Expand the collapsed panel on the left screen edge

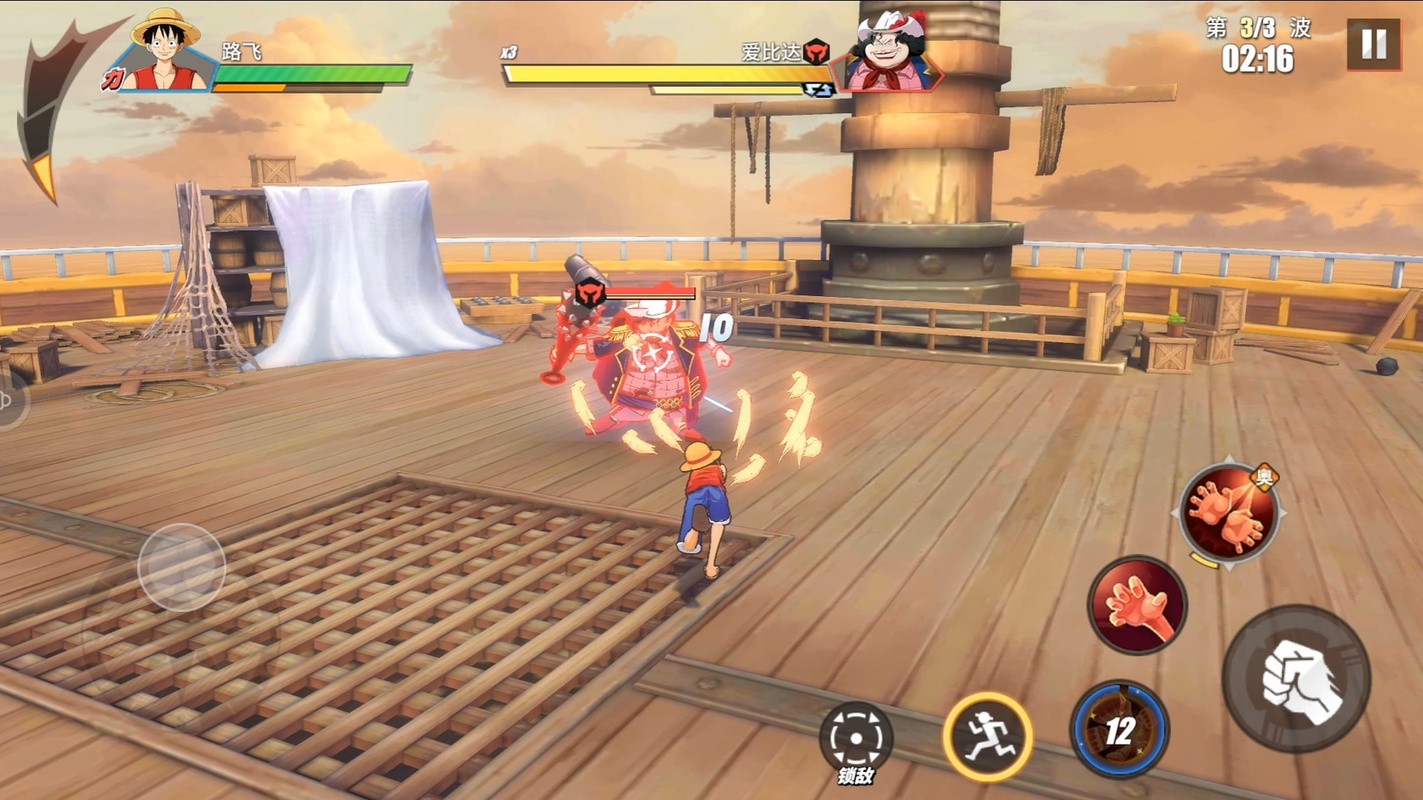pyautogui.click(x=7, y=398)
